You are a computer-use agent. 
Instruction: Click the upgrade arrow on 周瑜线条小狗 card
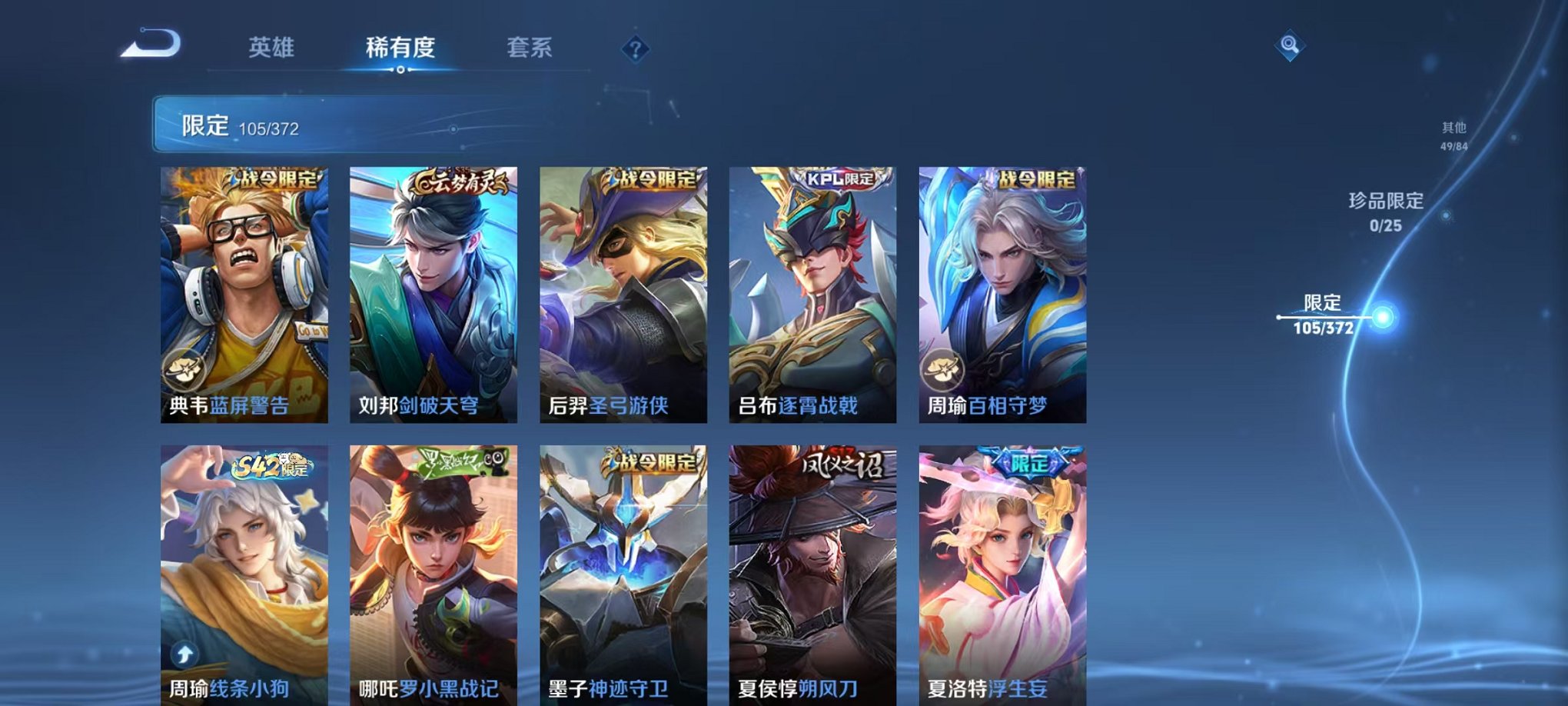[184, 654]
